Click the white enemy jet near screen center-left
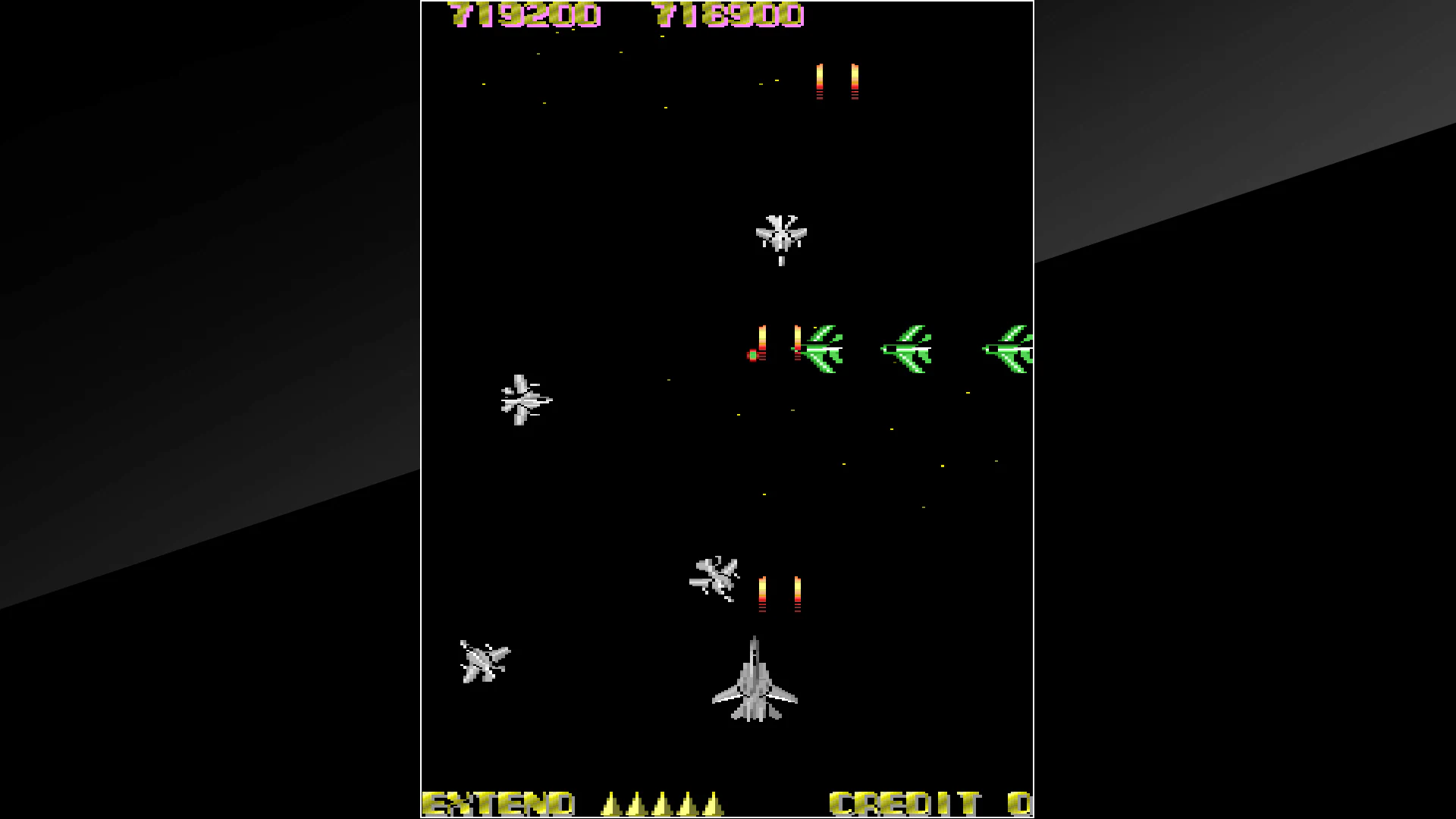This screenshot has width=1456, height=819. pyautogui.click(x=525, y=400)
